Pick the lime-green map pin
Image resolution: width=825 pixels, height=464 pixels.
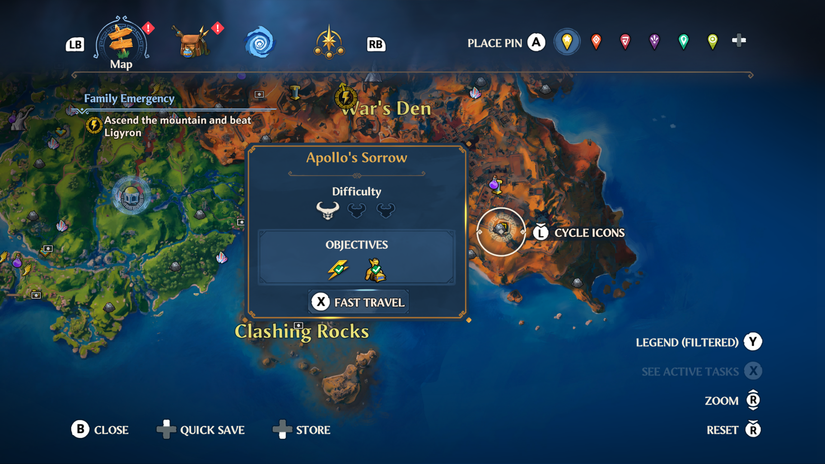712,42
